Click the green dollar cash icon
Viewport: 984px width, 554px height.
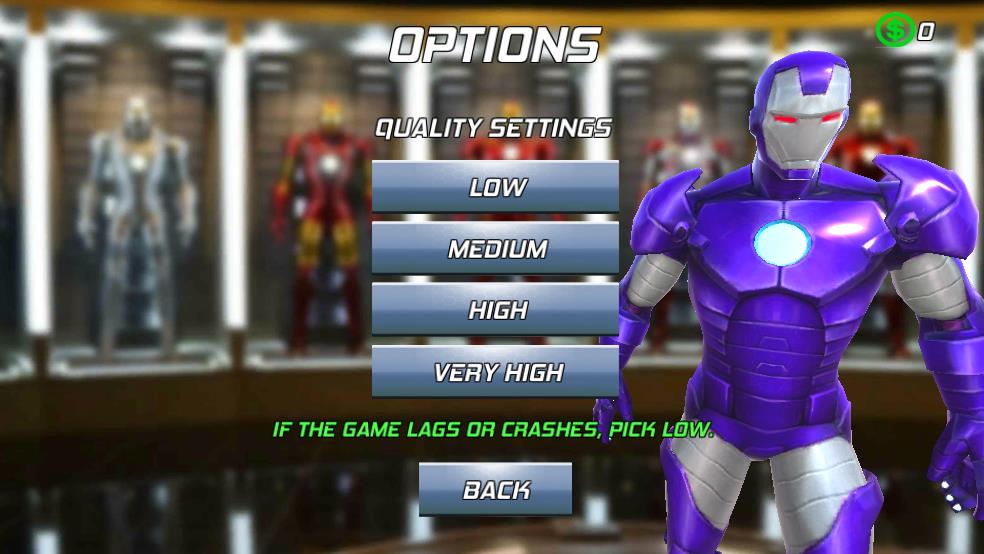click(x=894, y=31)
